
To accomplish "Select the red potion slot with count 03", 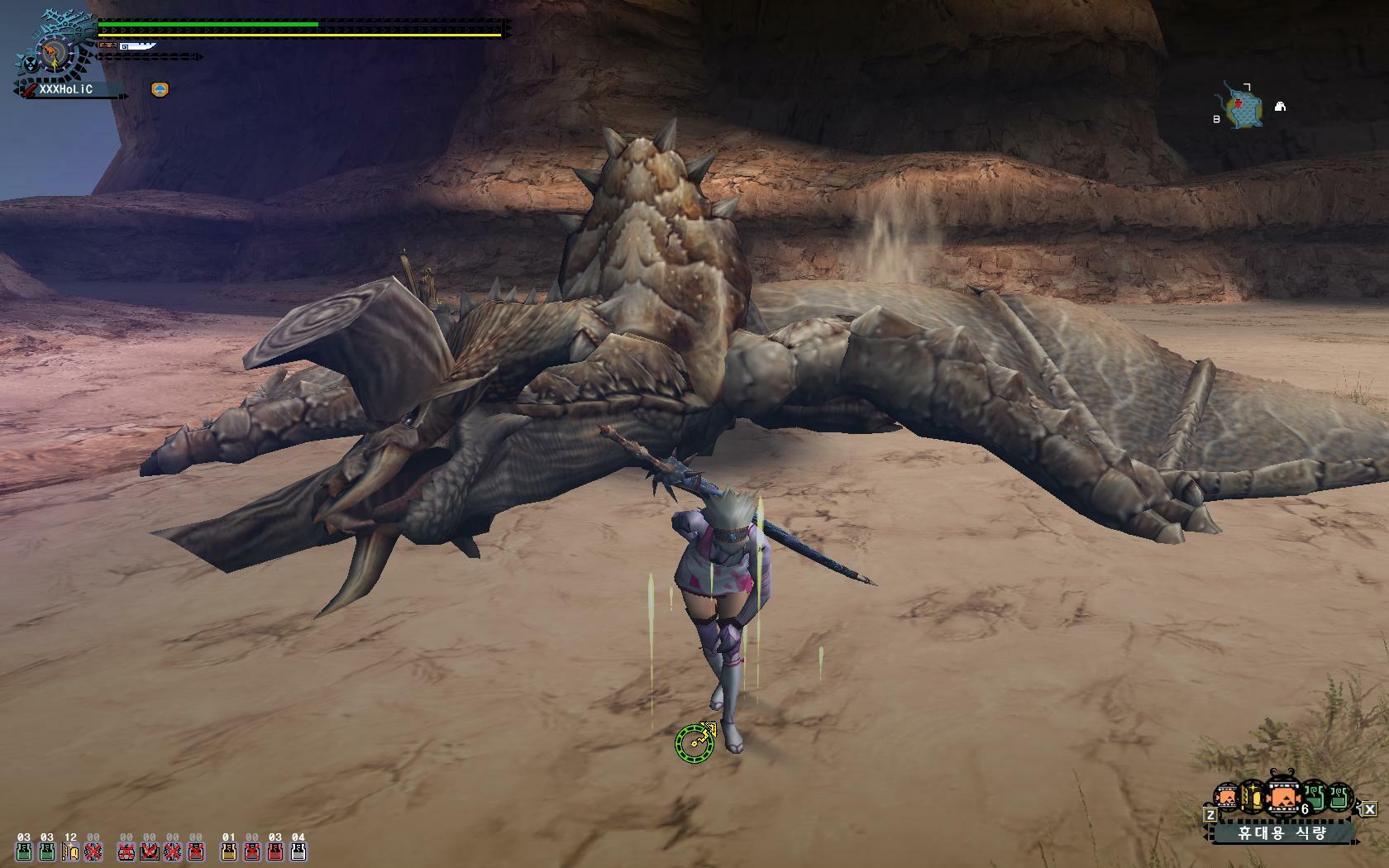I will coord(275,851).
